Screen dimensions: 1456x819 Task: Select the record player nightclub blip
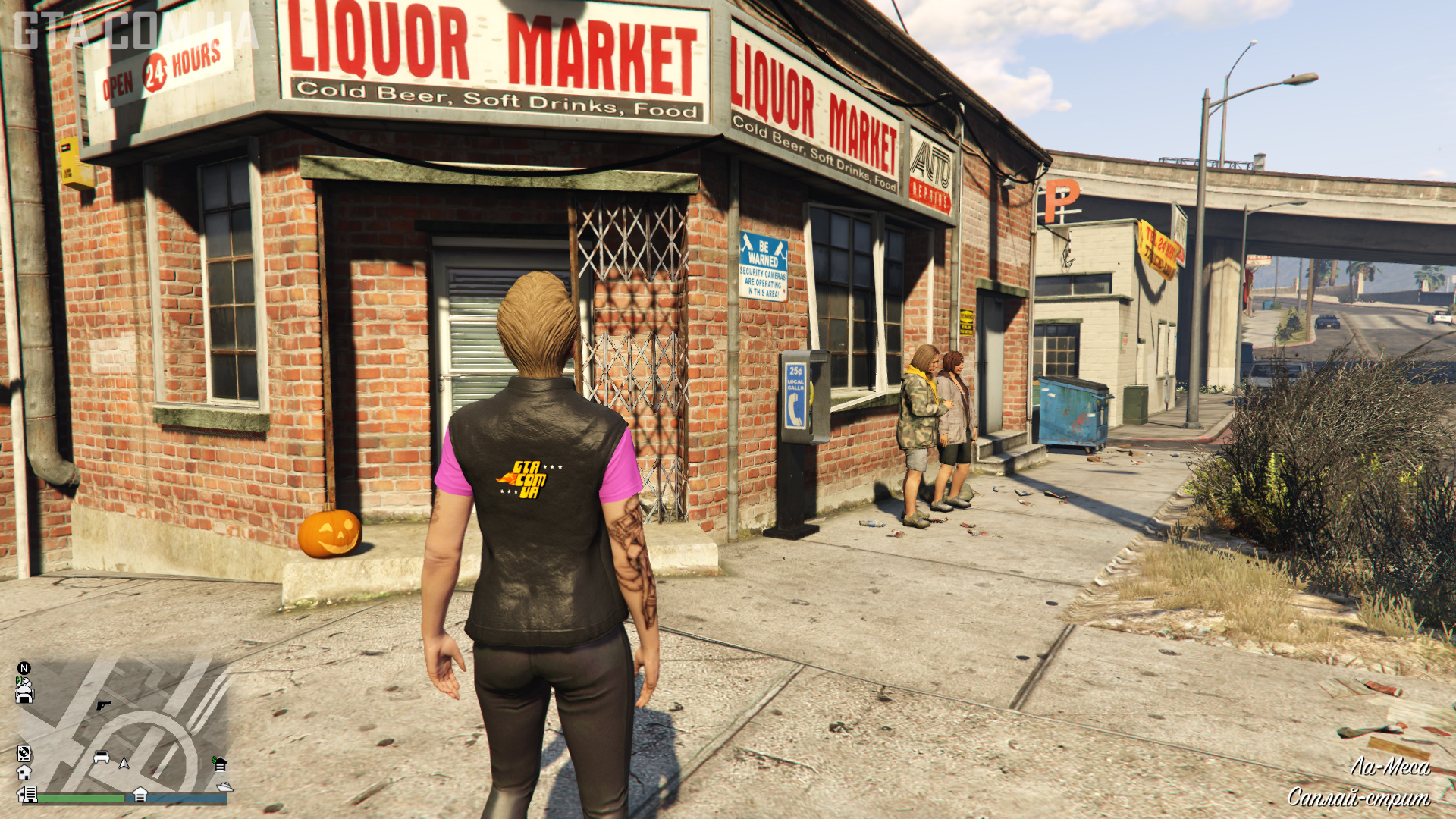tap(24, 753)
